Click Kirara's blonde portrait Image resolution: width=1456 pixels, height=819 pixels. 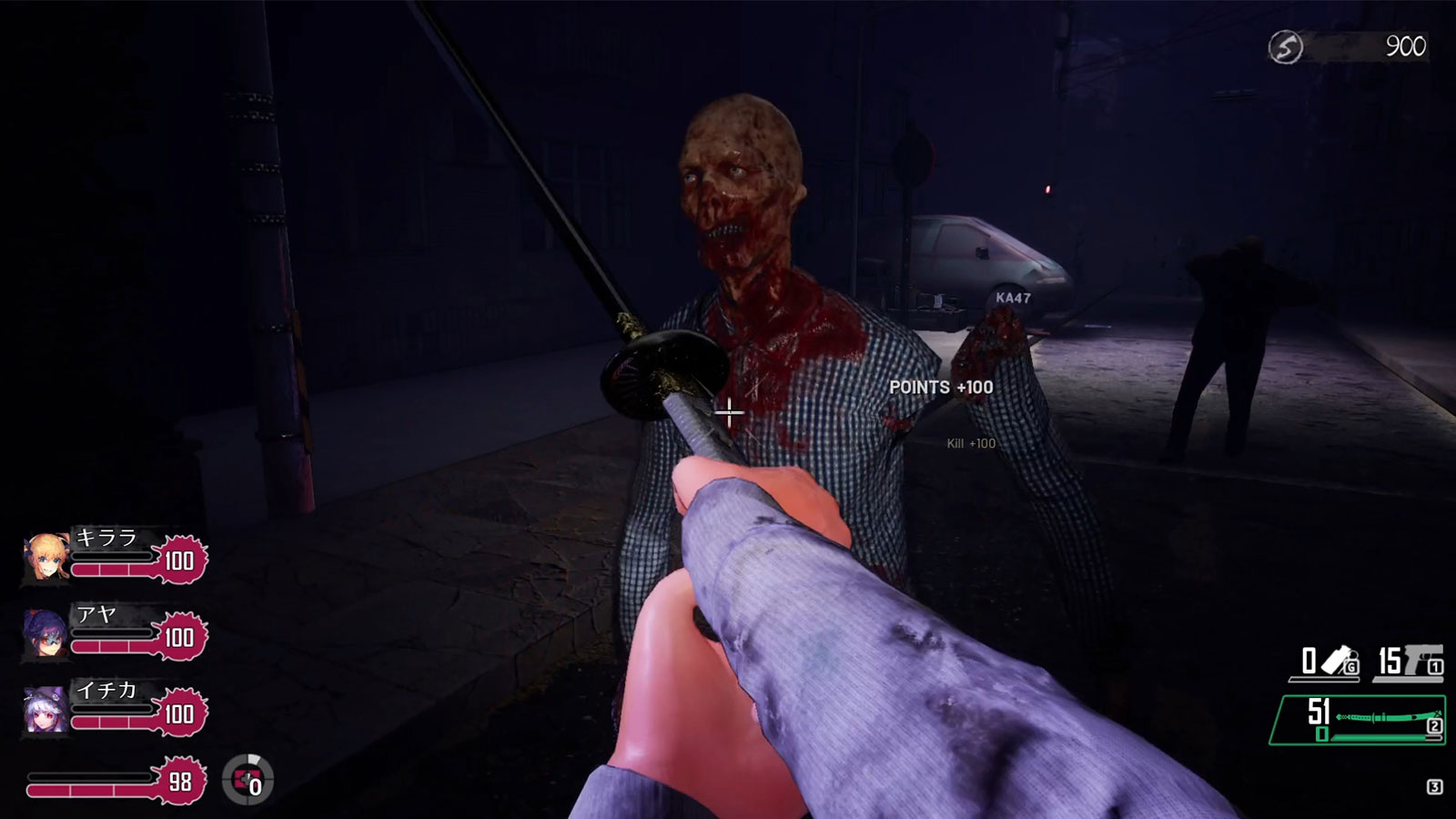click(x=46, y=557)
